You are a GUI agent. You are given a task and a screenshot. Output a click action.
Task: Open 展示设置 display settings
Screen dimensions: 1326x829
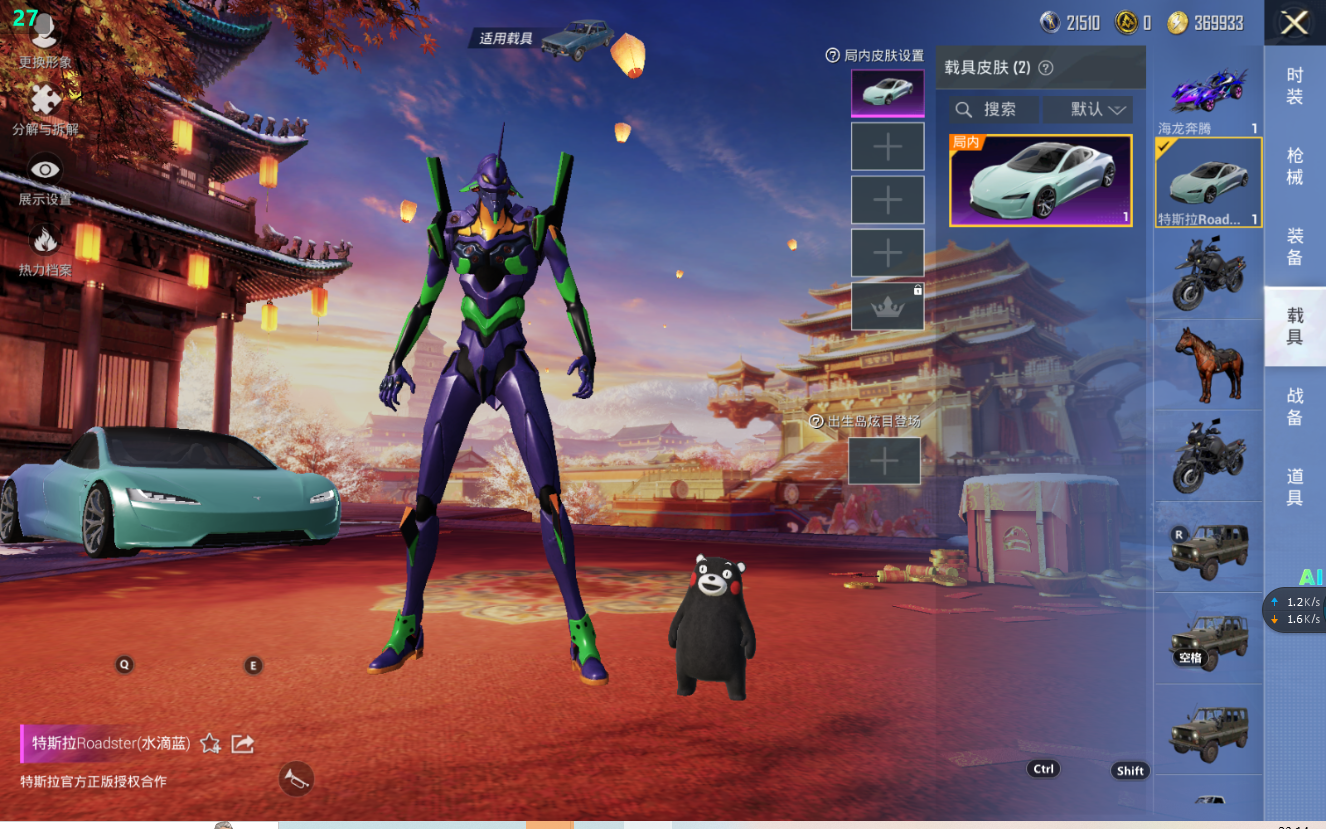click(x=45, y=179)
